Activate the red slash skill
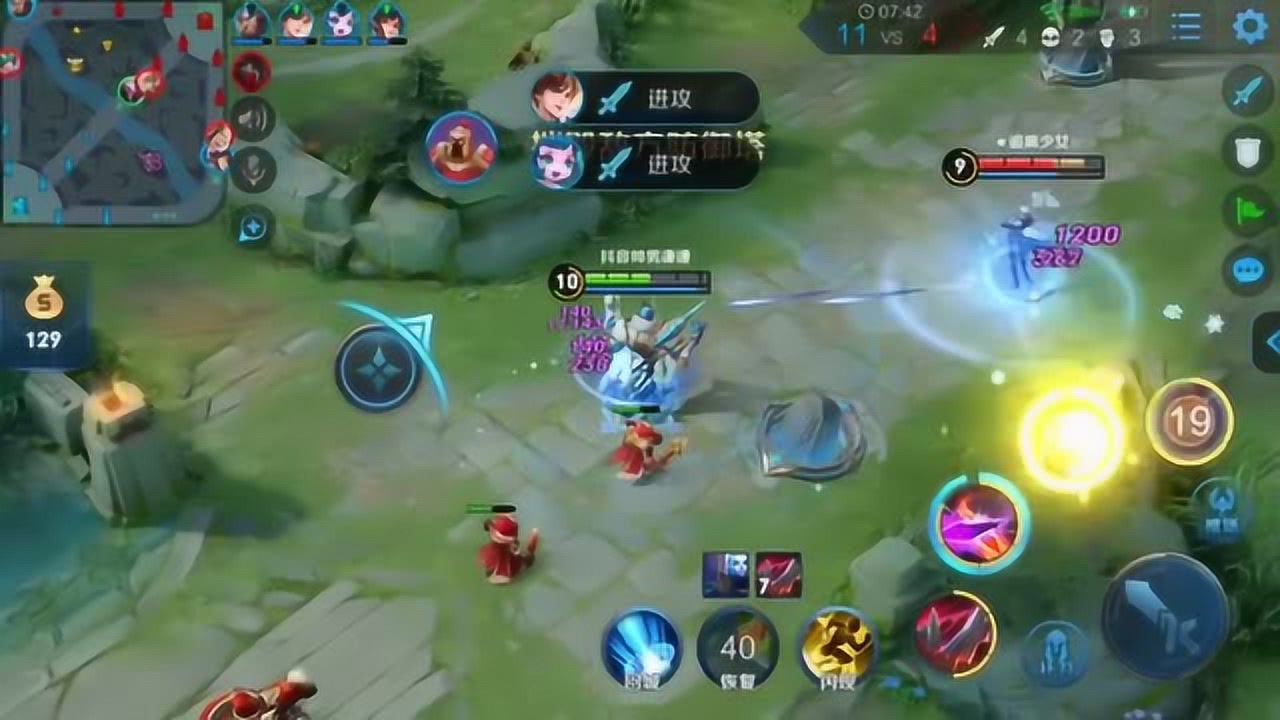 955,633
